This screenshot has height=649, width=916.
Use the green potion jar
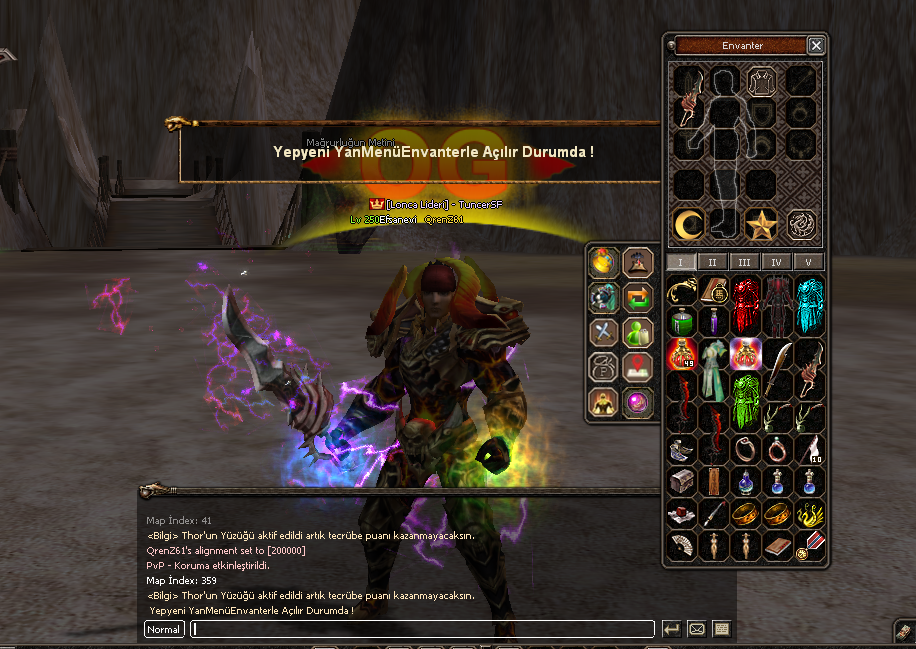[681, 322]
